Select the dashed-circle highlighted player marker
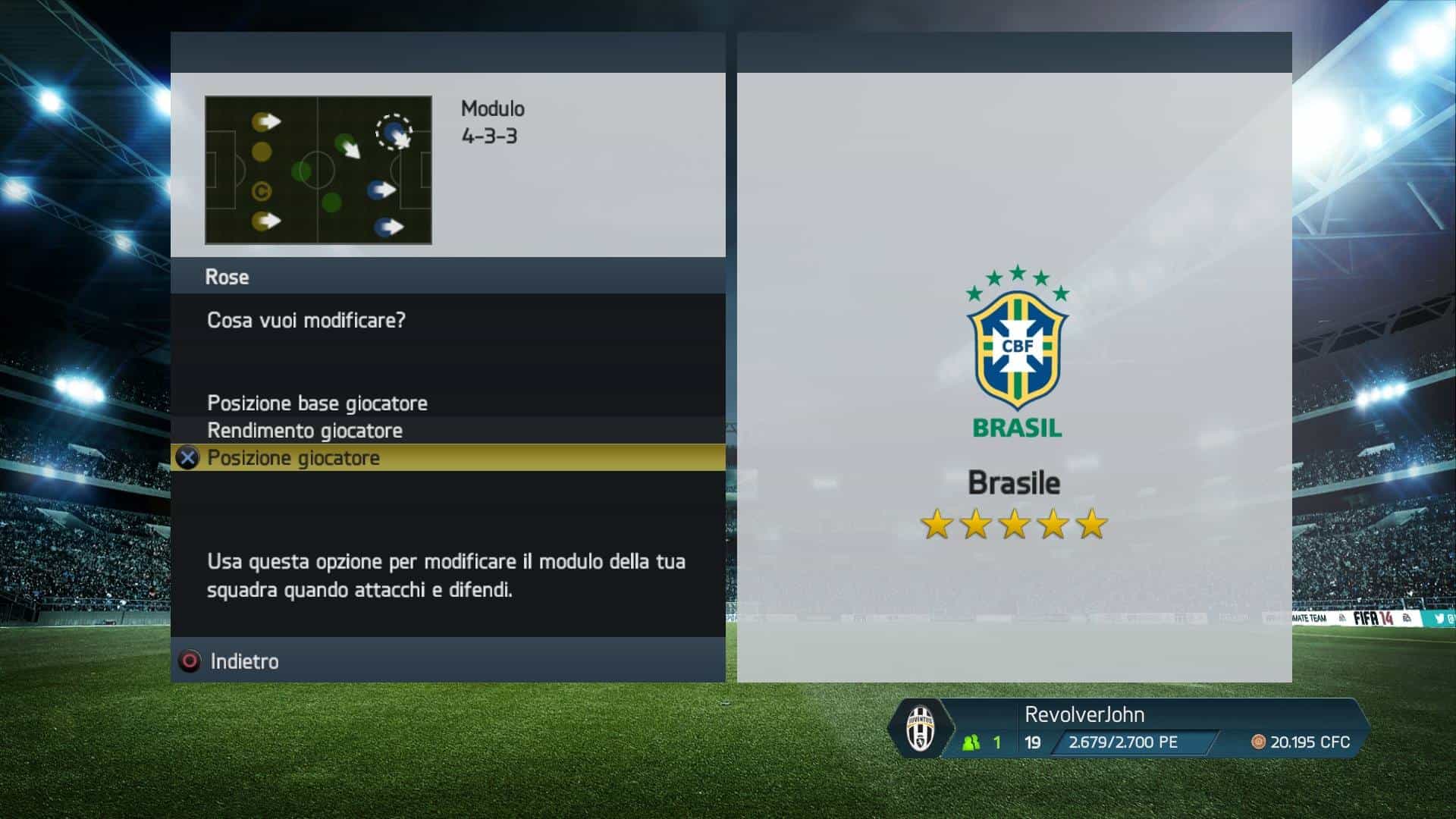This screenshot has height=819, width=1456. coord(394,133)
